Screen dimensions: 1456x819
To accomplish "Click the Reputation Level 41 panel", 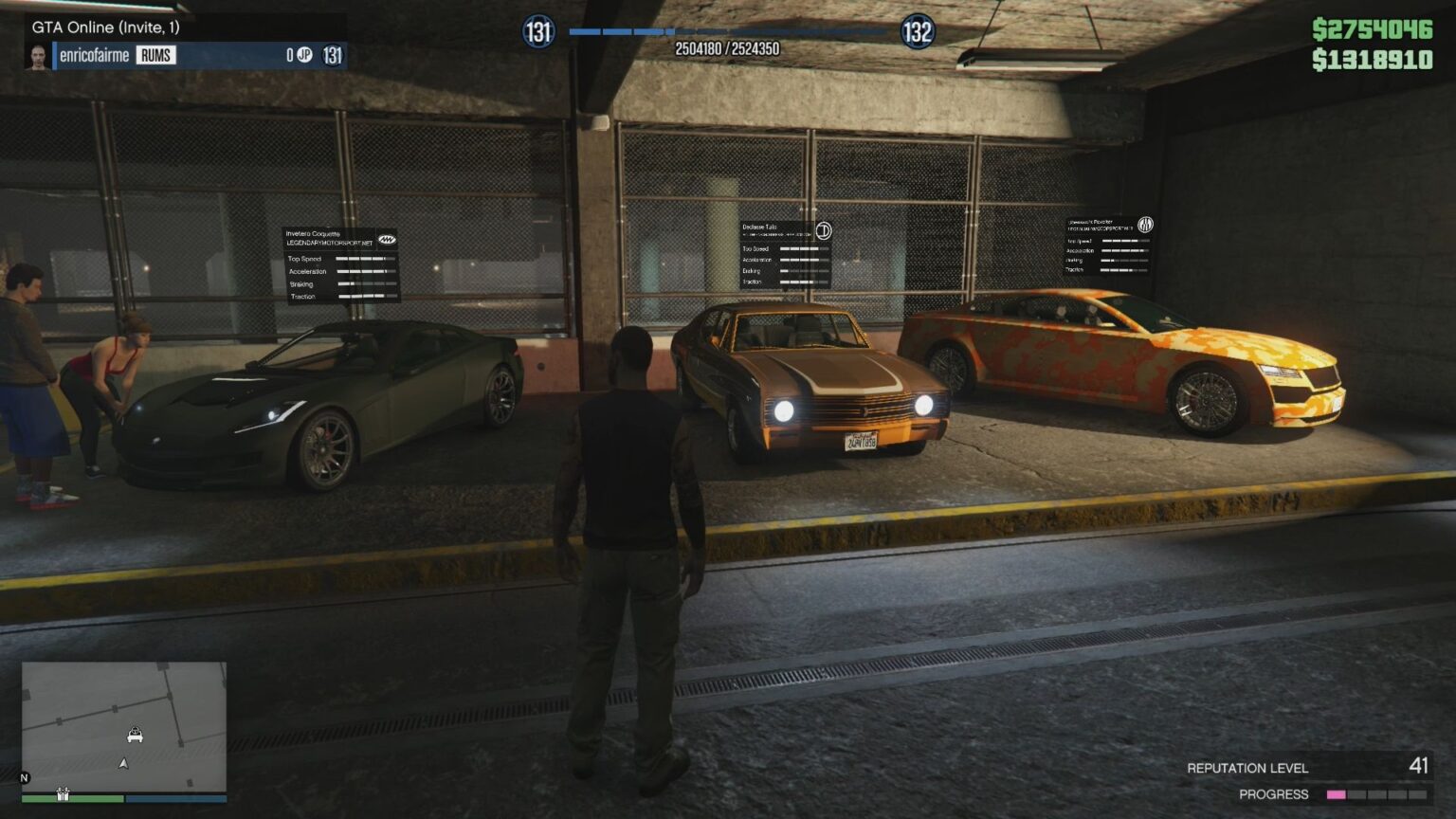I will (1306, 767).
